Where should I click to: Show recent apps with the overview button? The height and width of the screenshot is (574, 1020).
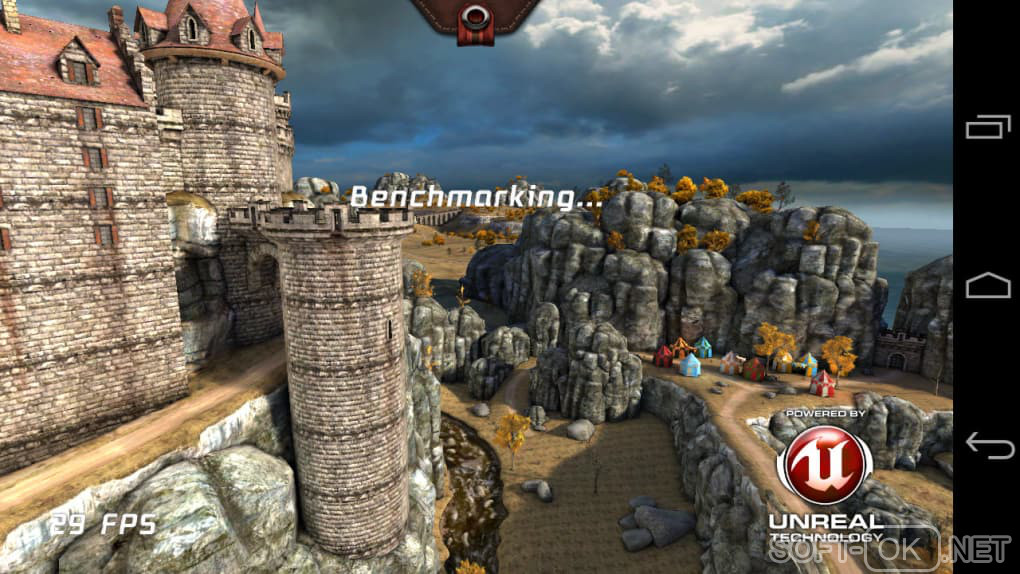(x=988, y=127)
